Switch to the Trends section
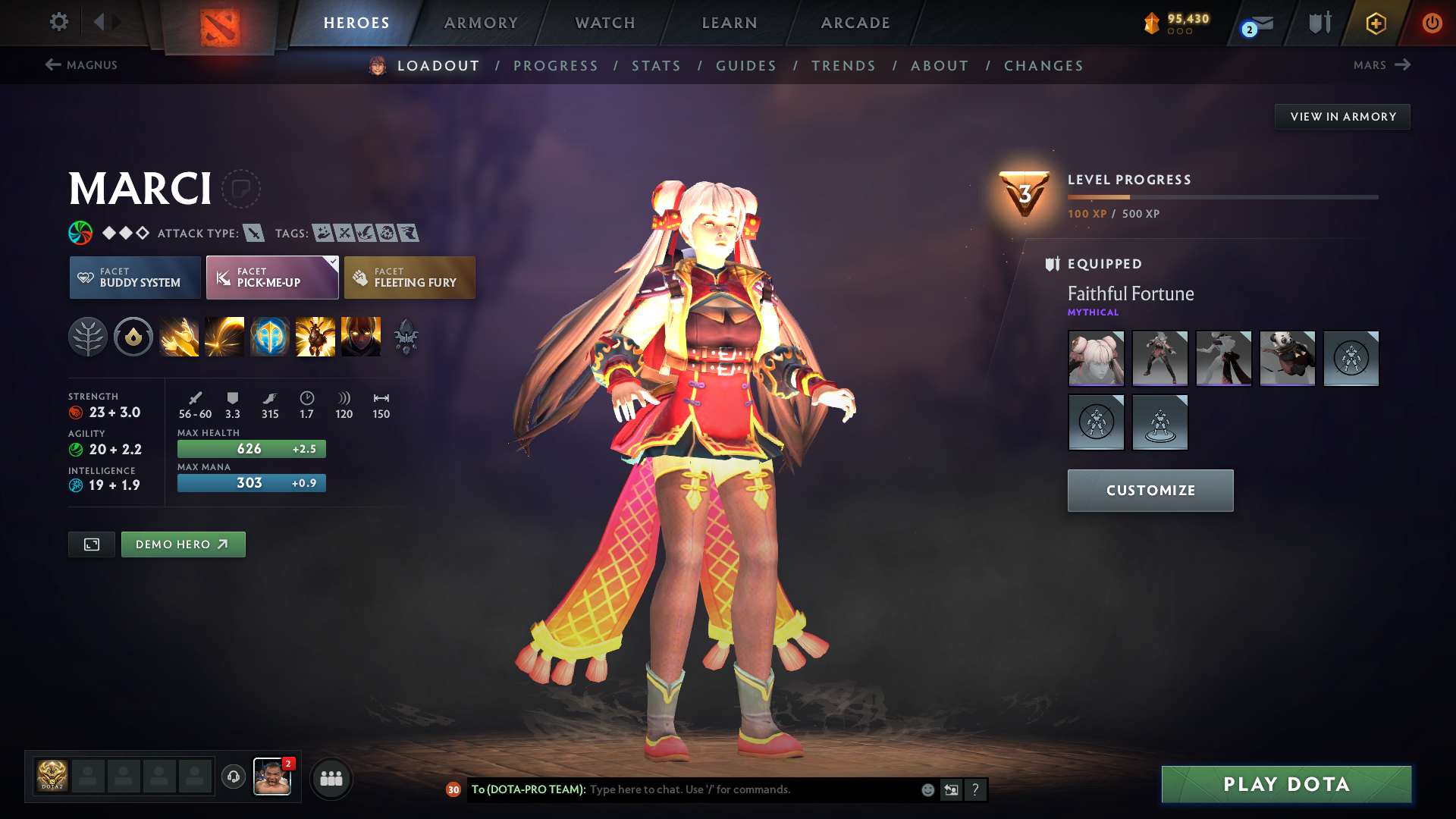The height and width of the screenshot is (819, 1456). point(844,66)
